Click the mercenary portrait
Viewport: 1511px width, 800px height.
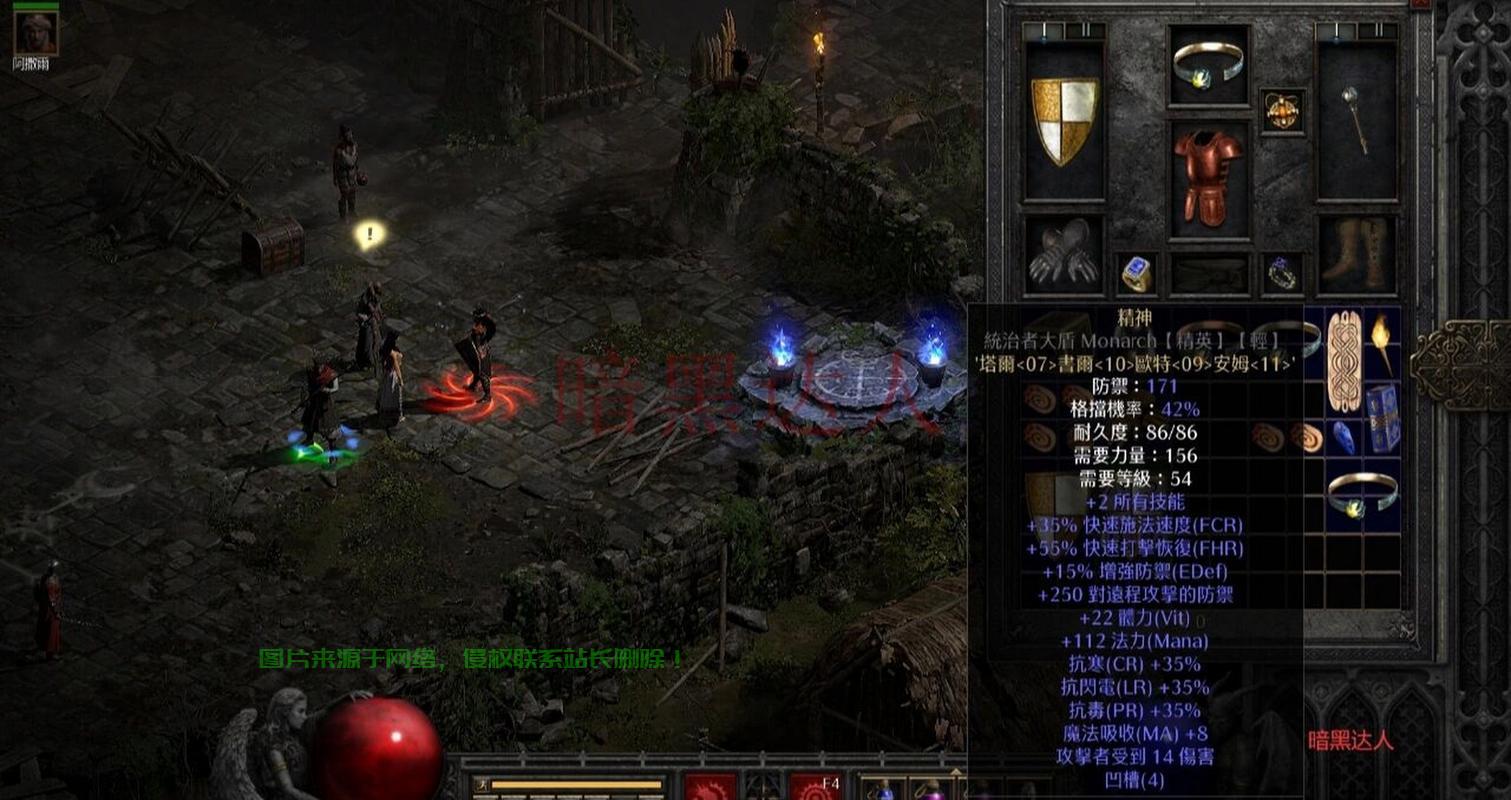[x=37, y=32]
